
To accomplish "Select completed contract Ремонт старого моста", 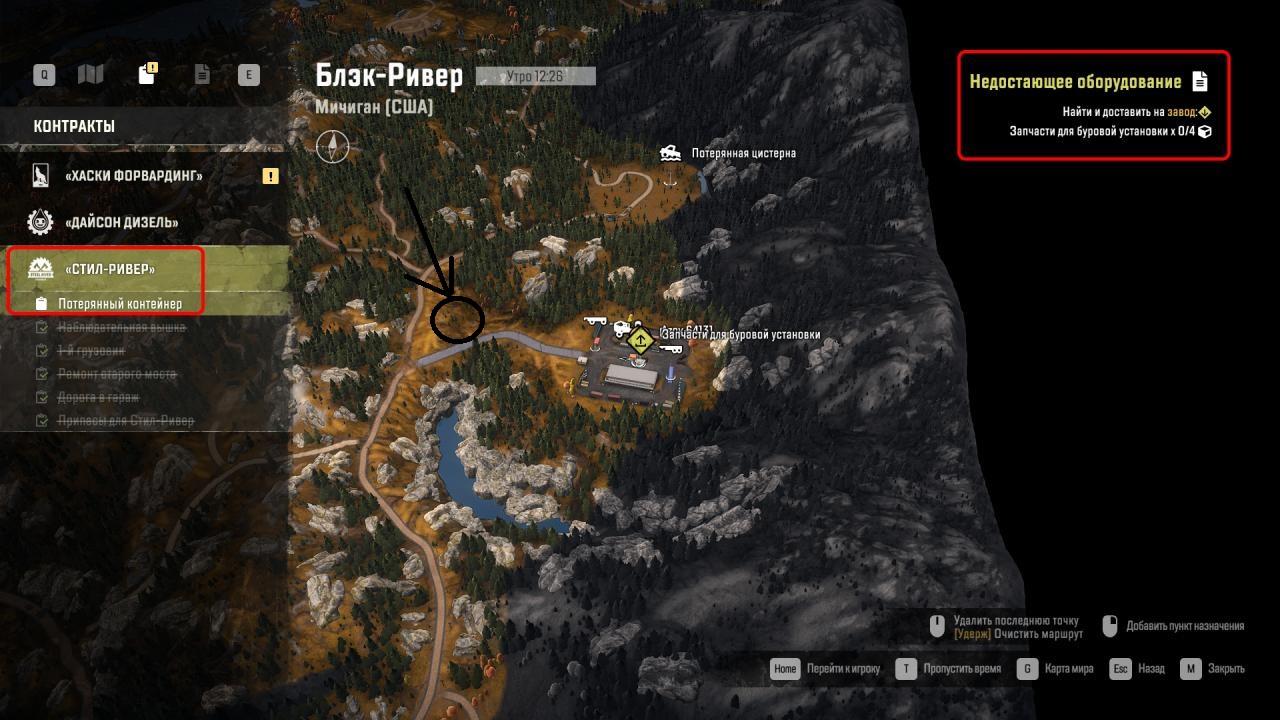I will coord(116,374).
